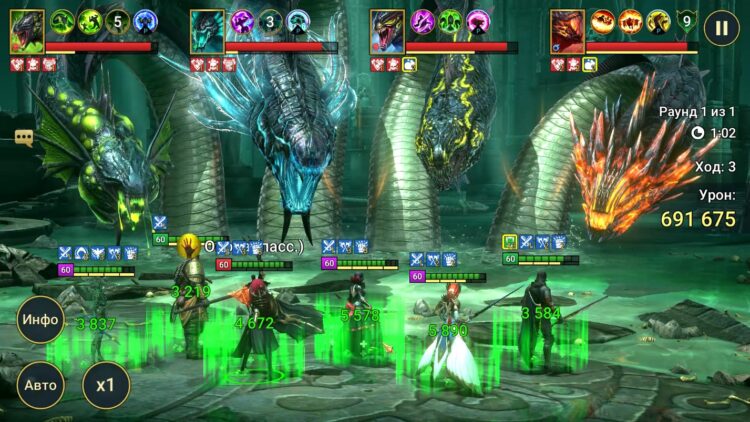Screen dimensions: 750x422
Task: Inspect blue head's skill with cooldown 3
Action: point(270,20)
